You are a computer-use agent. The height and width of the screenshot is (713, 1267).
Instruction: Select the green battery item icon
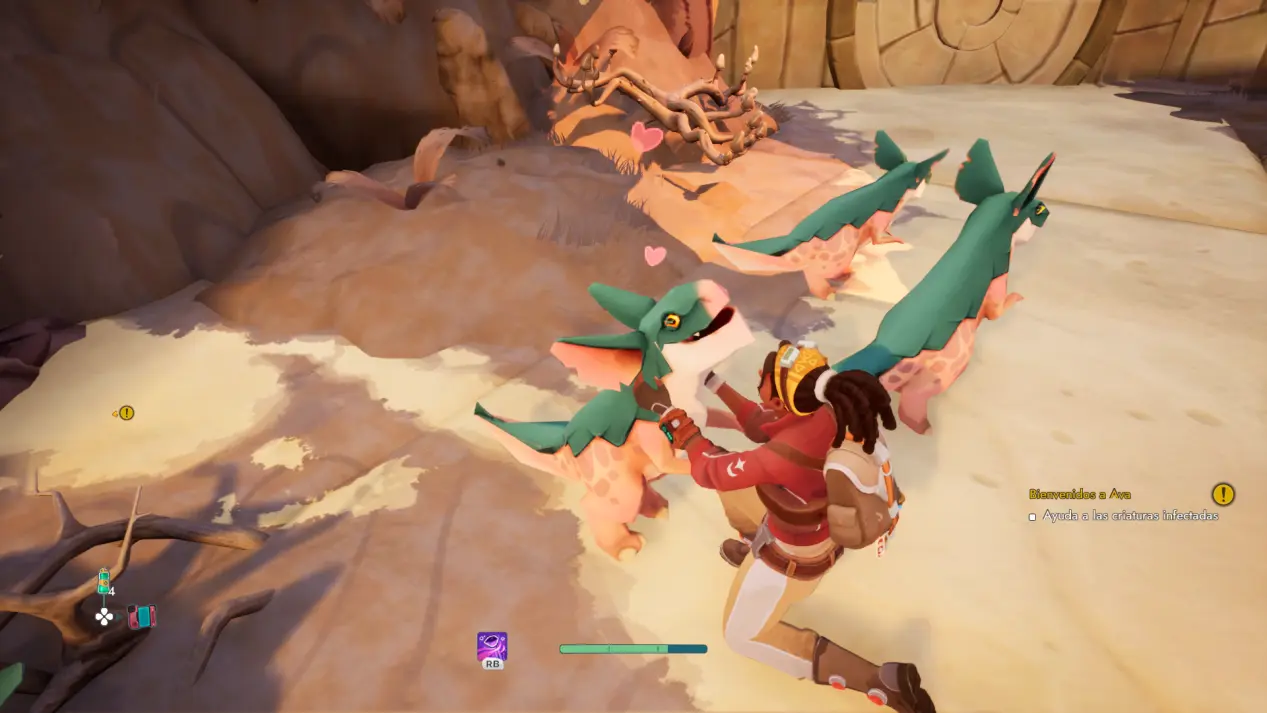point(103,581)
